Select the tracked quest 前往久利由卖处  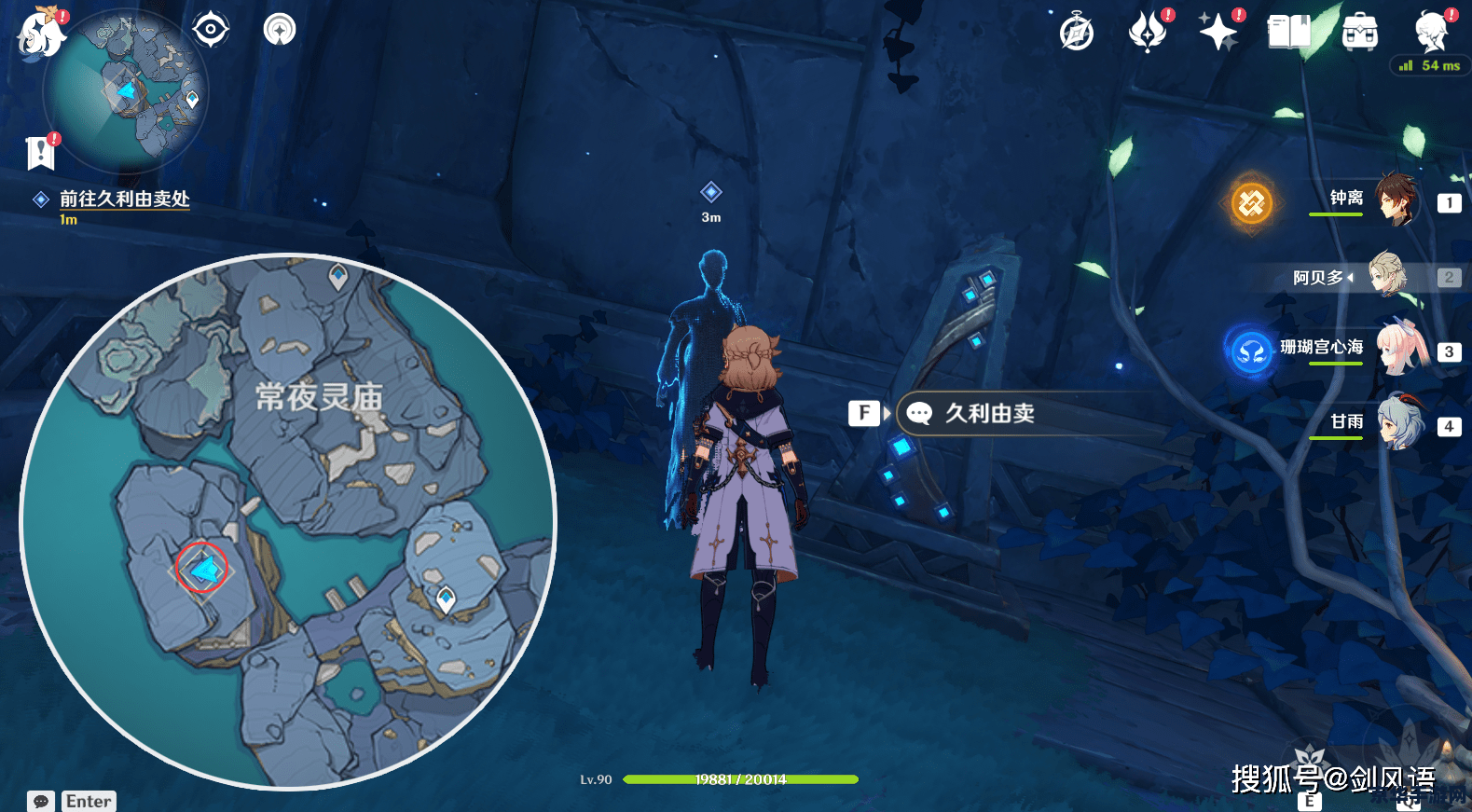click(124, 199)
